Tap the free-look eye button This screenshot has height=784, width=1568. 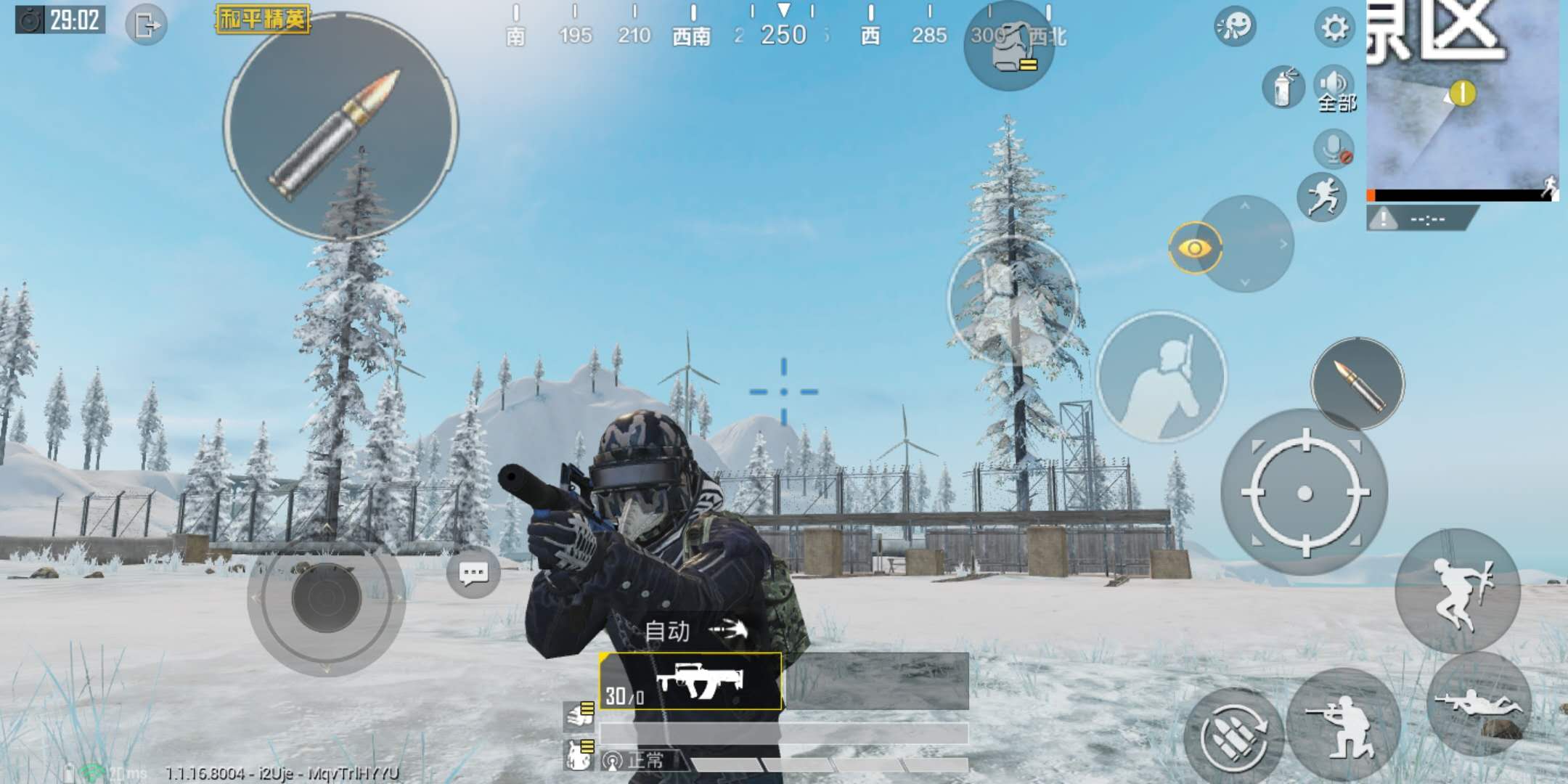1195,249
